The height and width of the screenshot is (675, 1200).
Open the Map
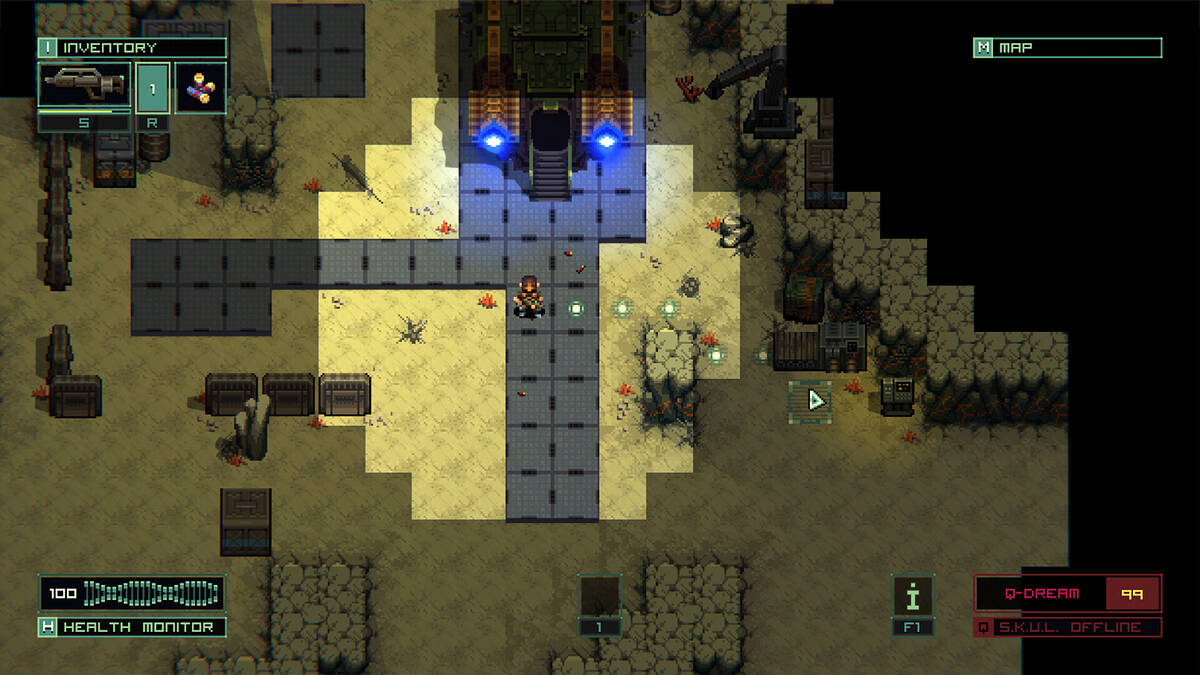[1067, 48]
